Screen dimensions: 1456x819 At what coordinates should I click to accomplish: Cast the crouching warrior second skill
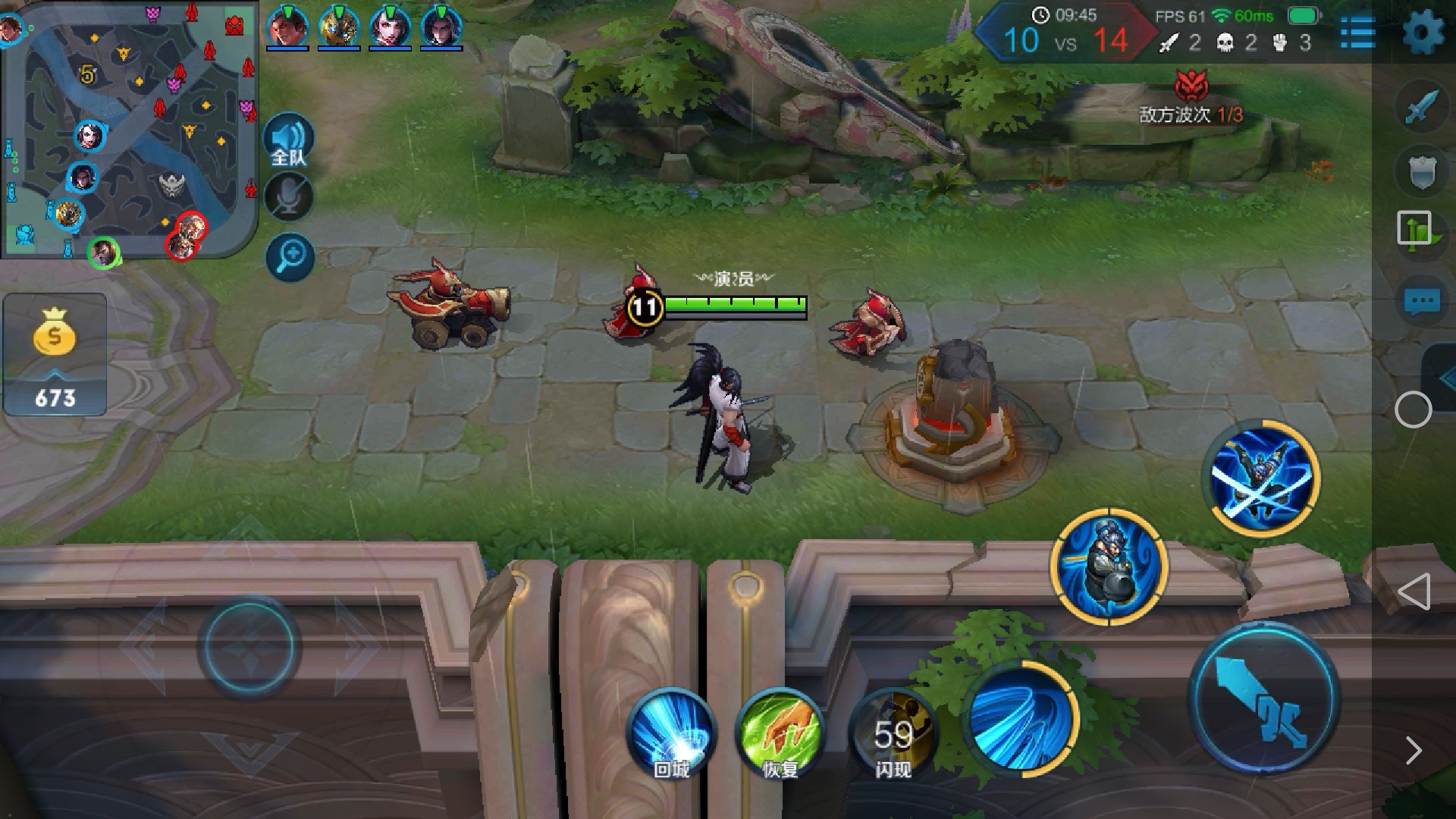tap(1109, 566)
